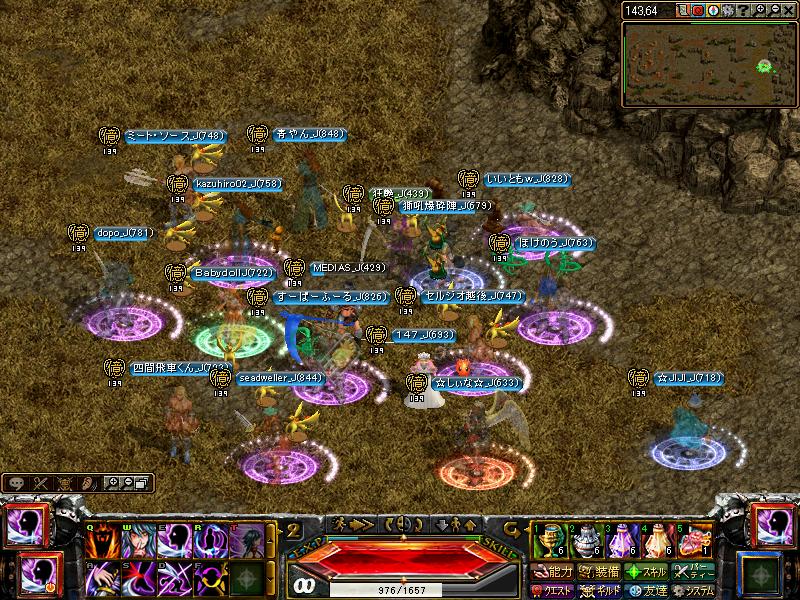Open the システム (system) menu

[x=694, y=590]
